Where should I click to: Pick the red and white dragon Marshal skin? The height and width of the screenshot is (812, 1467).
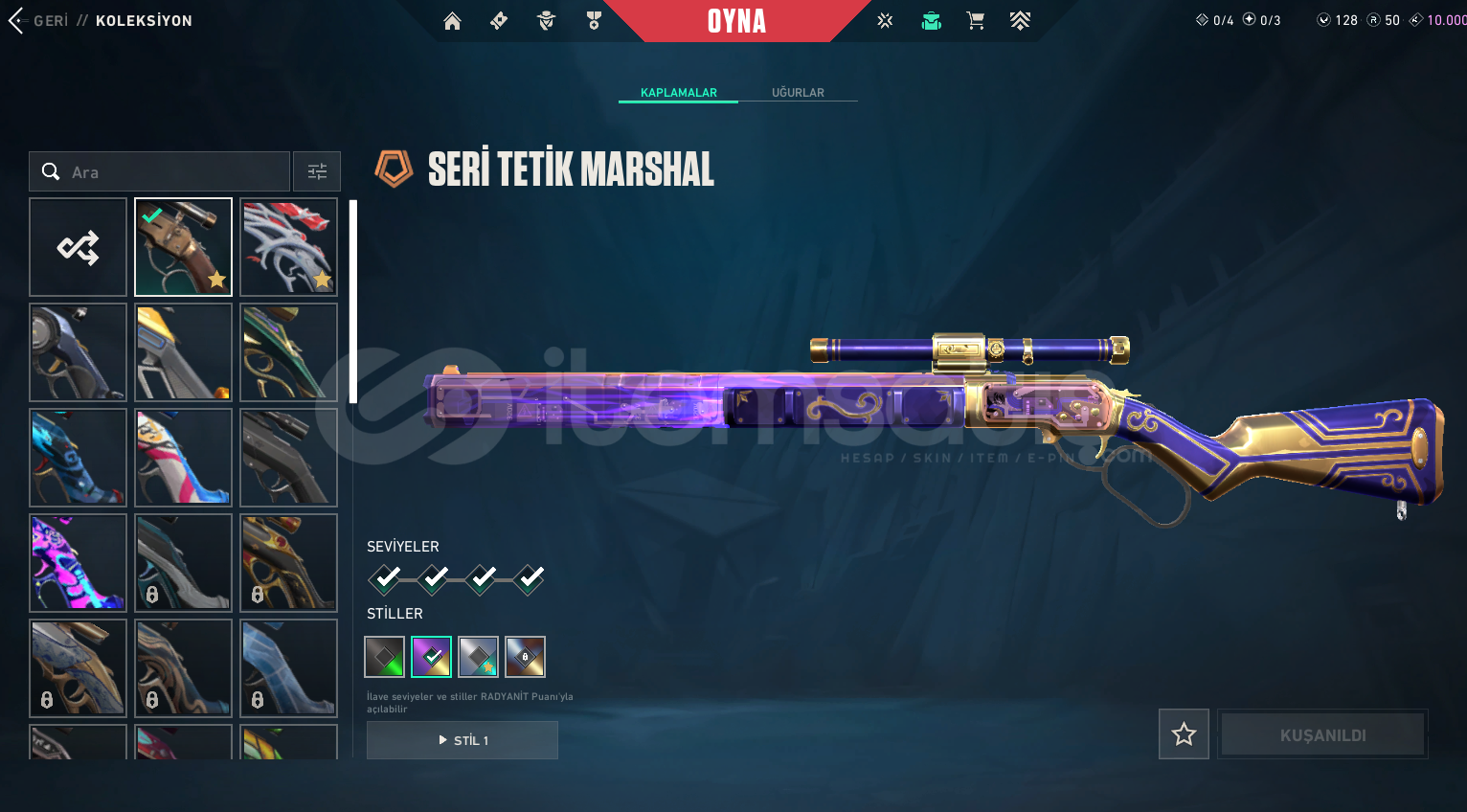[288, 247]
